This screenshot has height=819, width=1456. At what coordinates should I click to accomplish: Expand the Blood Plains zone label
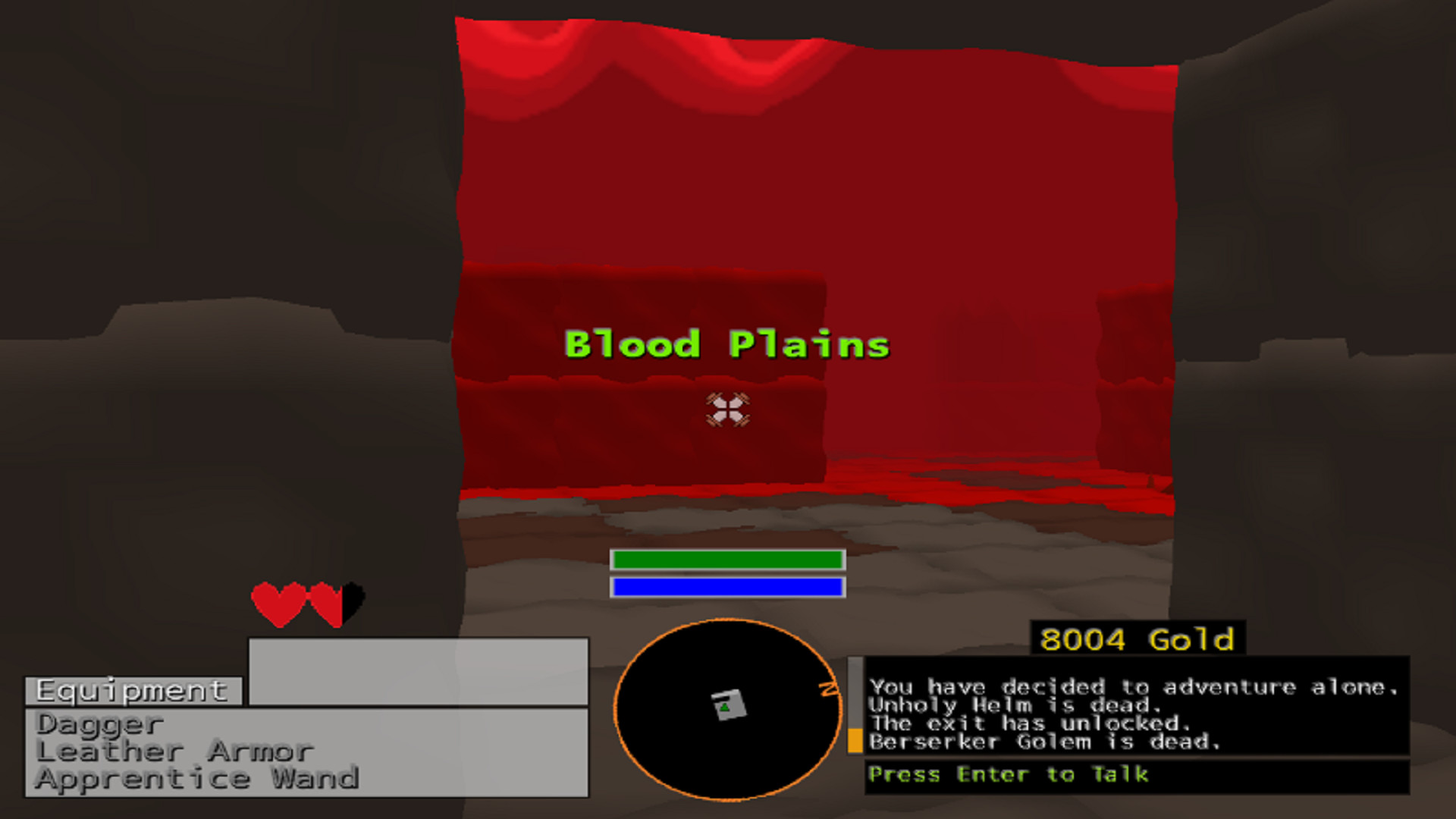[726, 345]
